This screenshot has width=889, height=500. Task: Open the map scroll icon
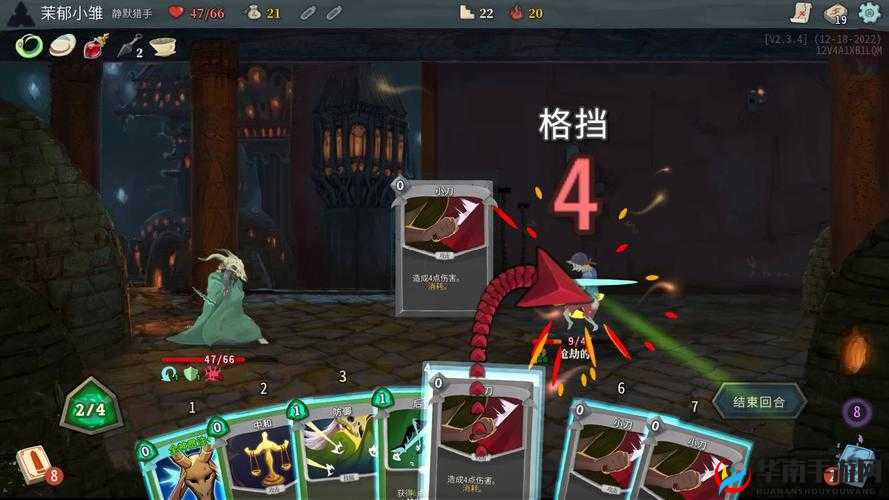coord(800,12)
